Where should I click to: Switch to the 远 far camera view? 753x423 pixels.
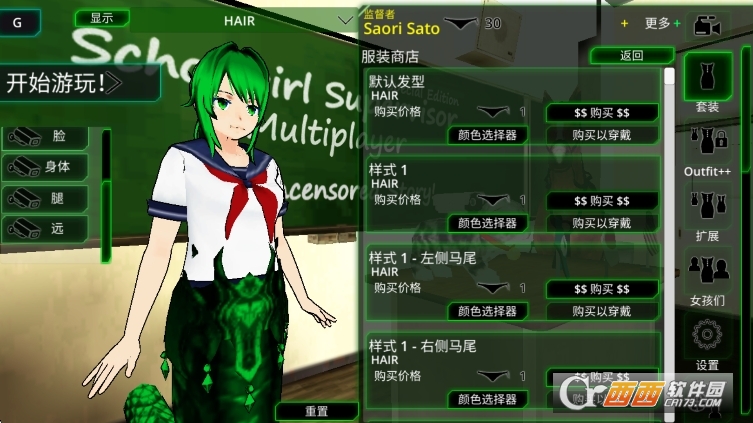pos(48,228)
